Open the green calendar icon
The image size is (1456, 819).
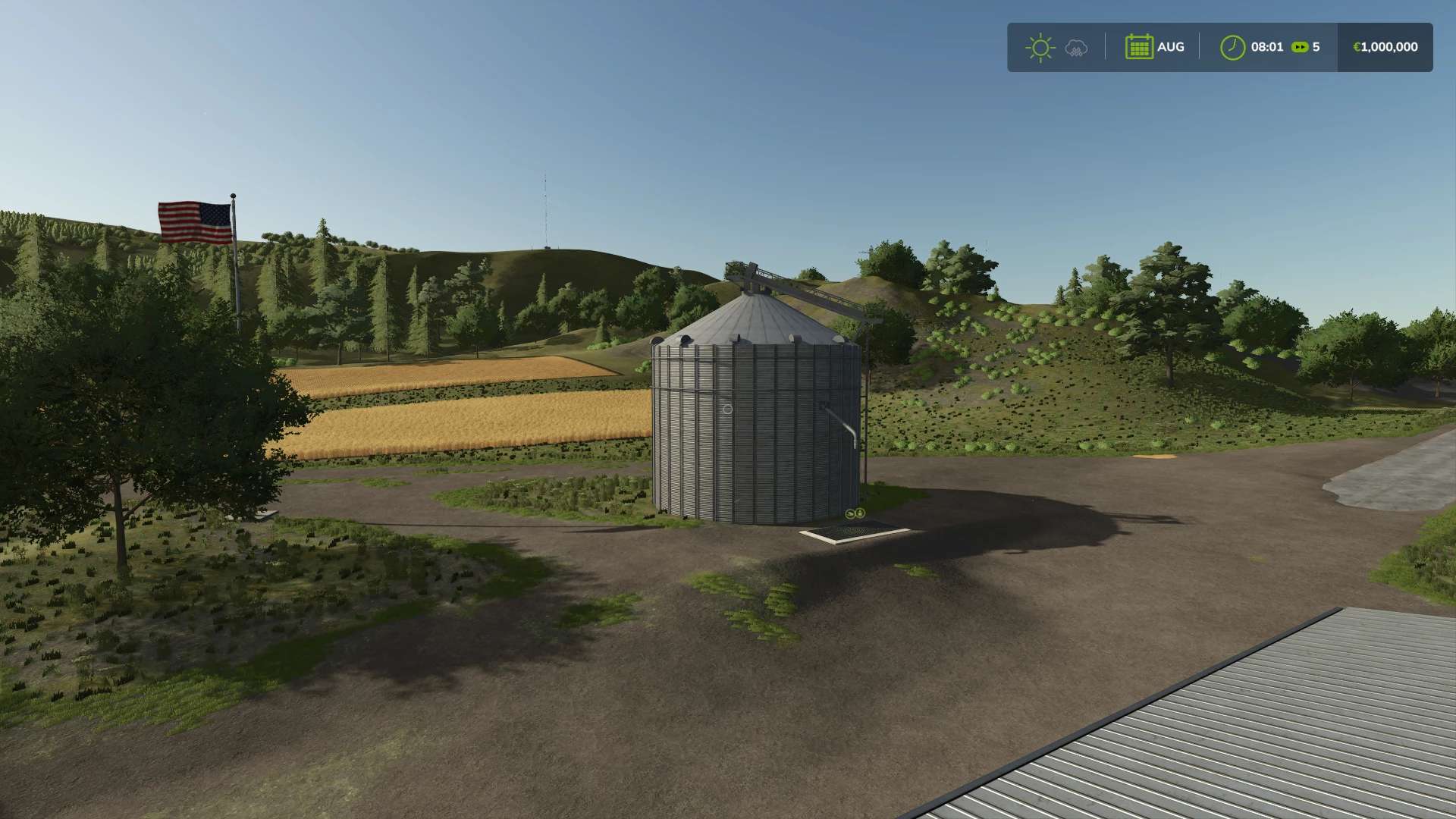[x=1138, y=47]
